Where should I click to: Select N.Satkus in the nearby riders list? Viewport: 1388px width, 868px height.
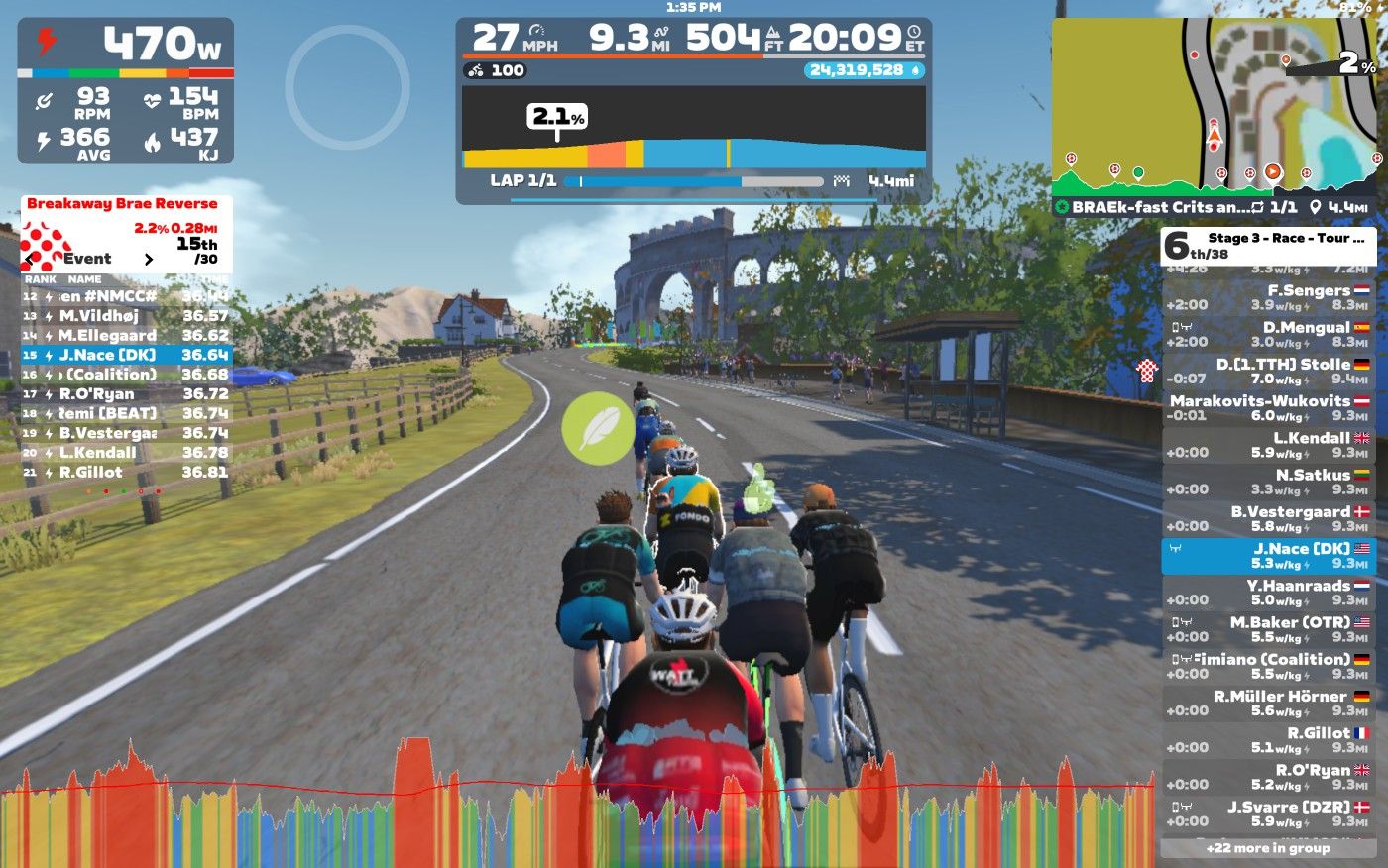pos(1269,482)
